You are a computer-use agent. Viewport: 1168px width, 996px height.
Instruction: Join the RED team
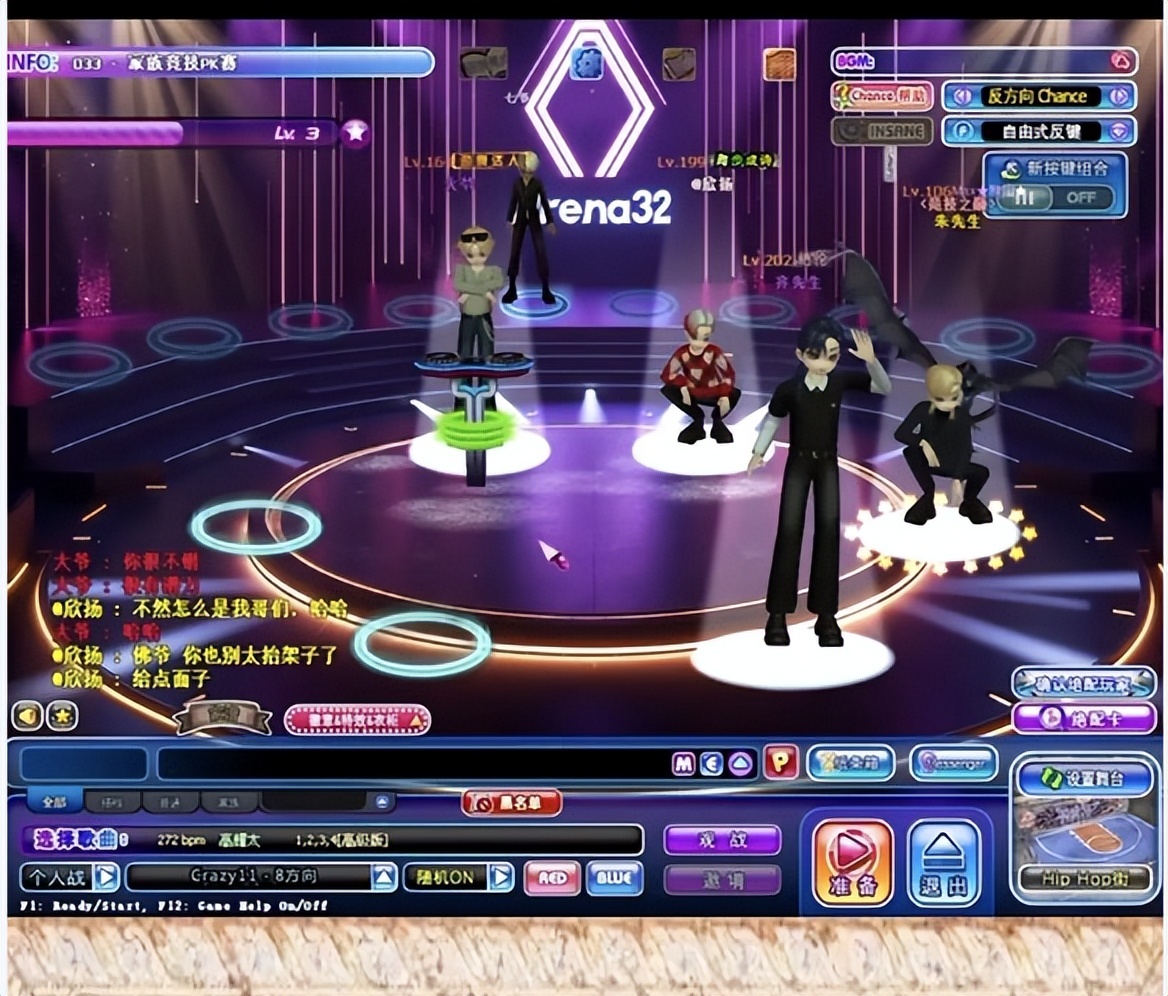pyautogui.click(x=551, y=878)
